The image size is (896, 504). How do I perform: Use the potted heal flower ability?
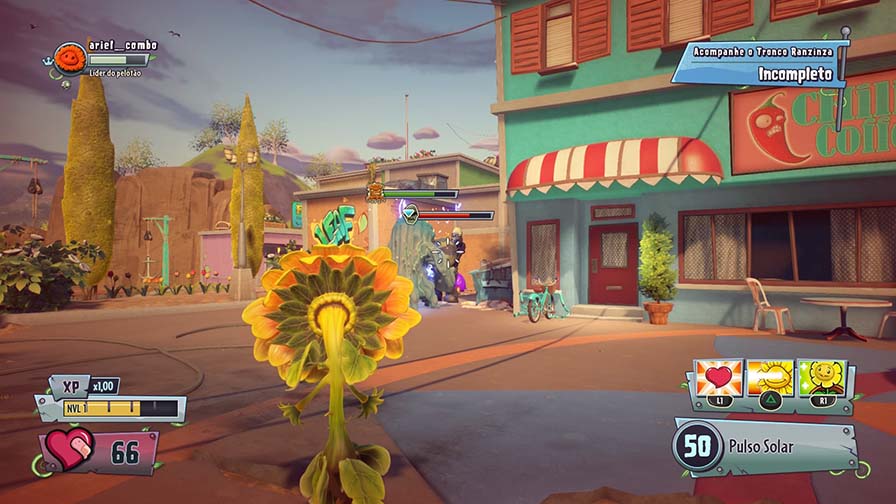point(821,380)
